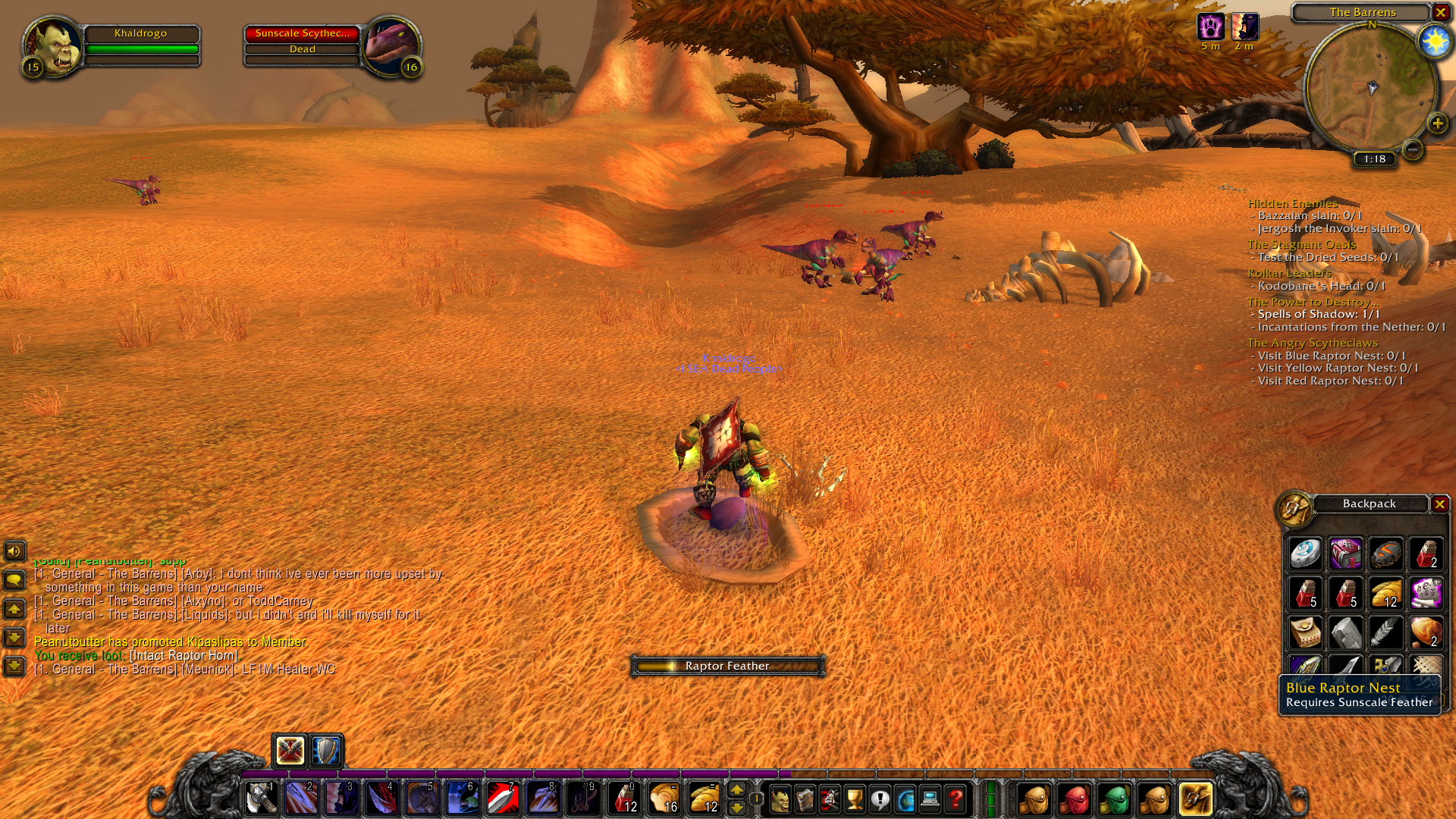Switch to Defensive Stance shield icon
The height and width of the screenshot is (819, 1456).
coord(327,751)
